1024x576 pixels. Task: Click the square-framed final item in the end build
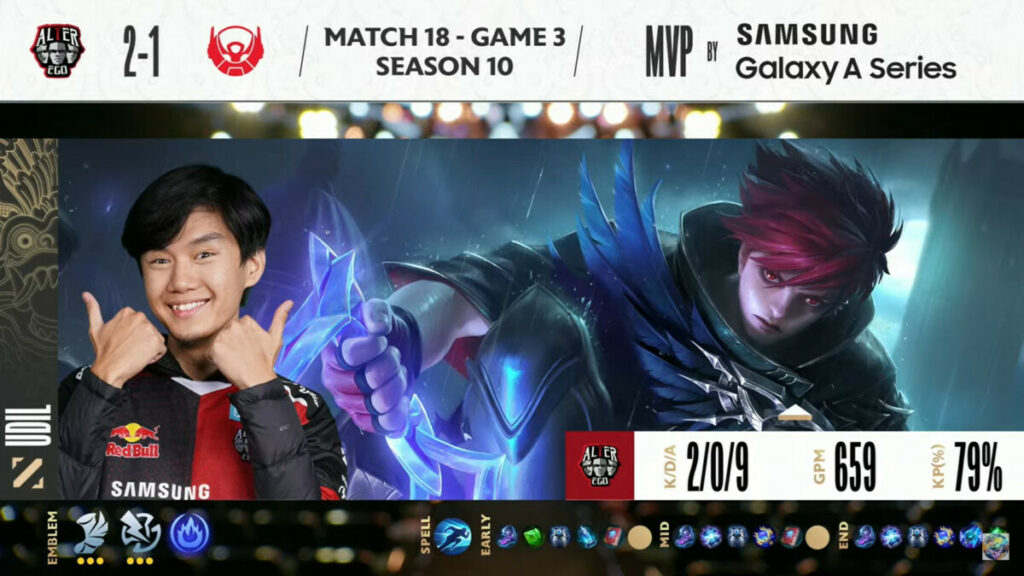pos(995,542)
